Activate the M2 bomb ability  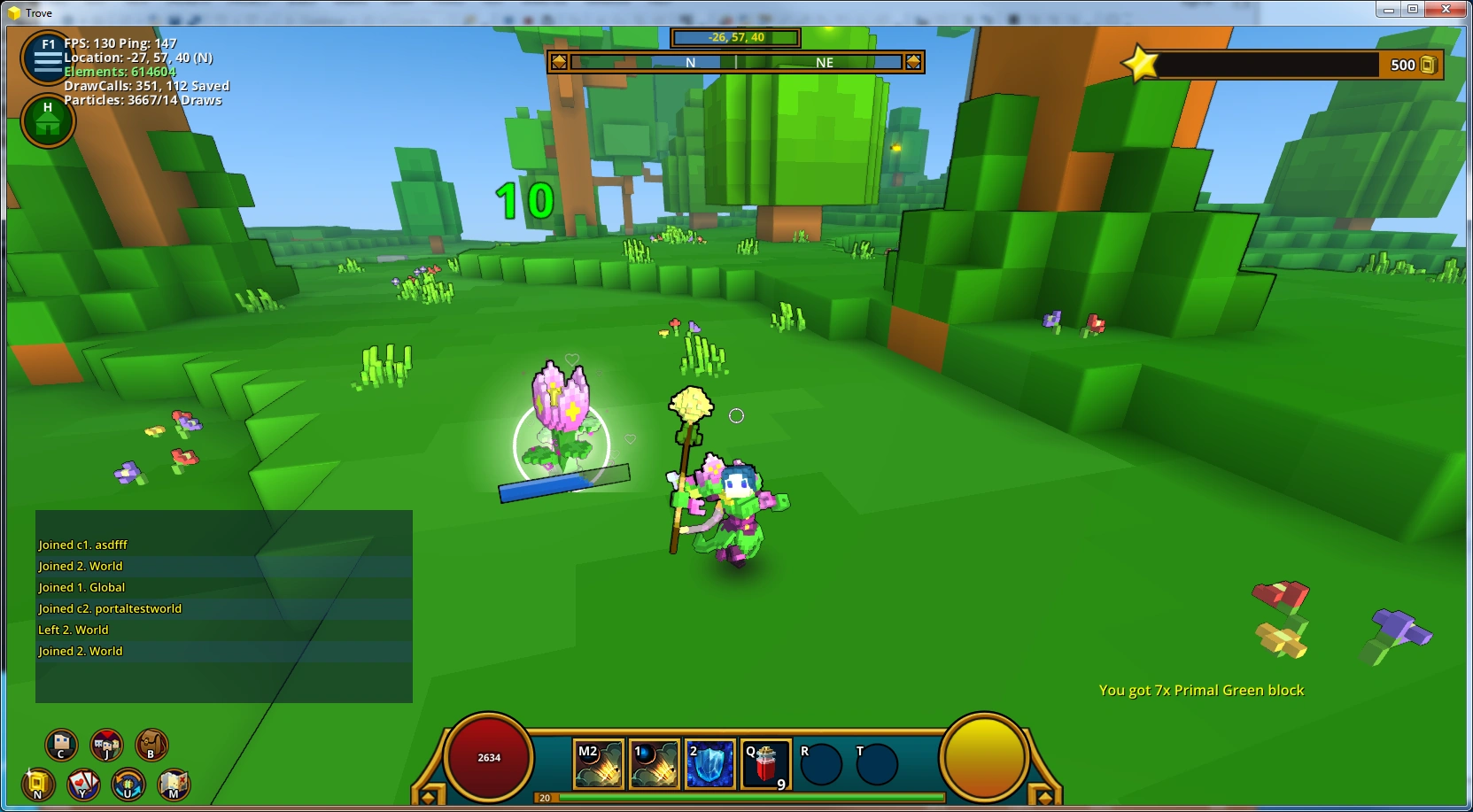click(598, 762)
